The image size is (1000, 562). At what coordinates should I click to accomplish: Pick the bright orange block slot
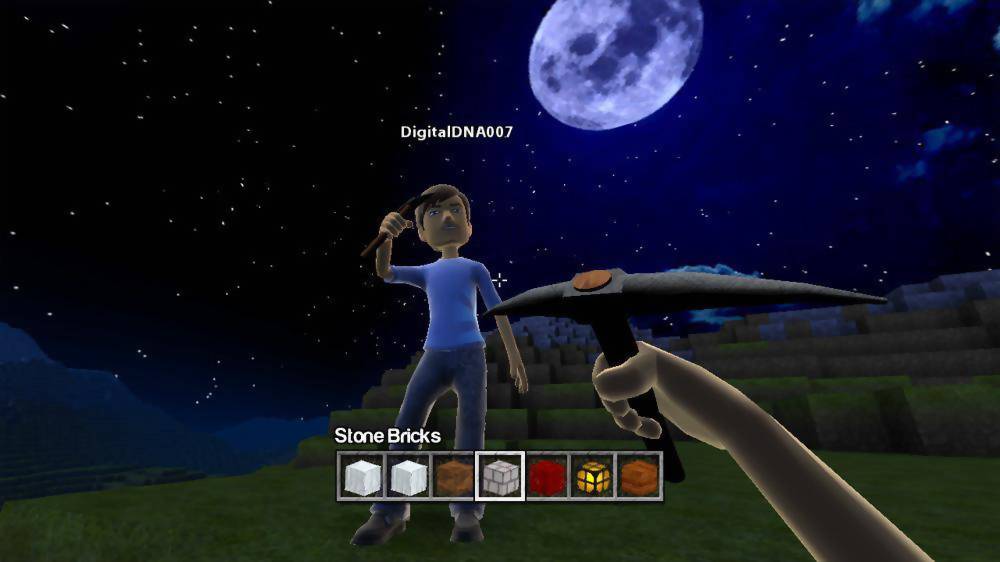639,476
